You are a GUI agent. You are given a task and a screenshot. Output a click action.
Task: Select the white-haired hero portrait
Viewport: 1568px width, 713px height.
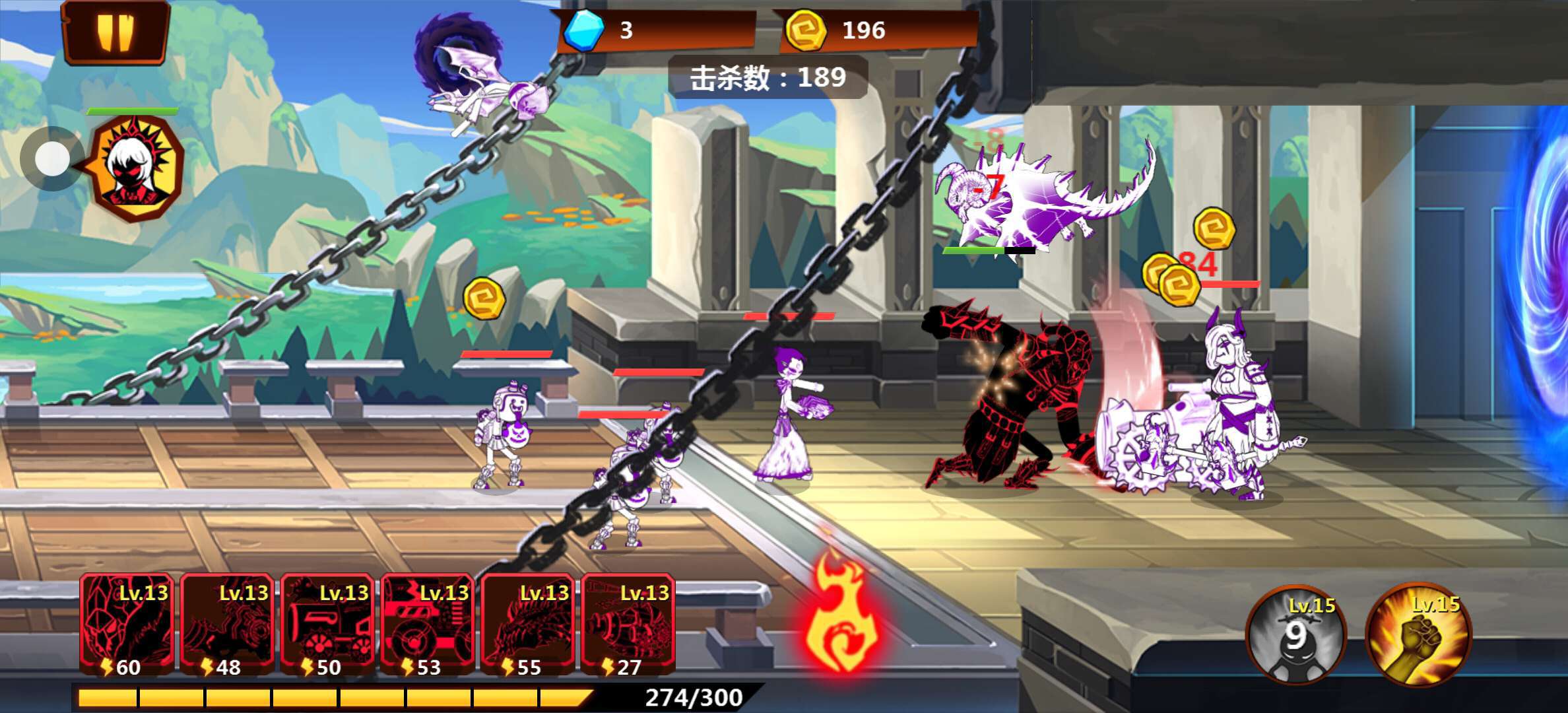point(137,166)
